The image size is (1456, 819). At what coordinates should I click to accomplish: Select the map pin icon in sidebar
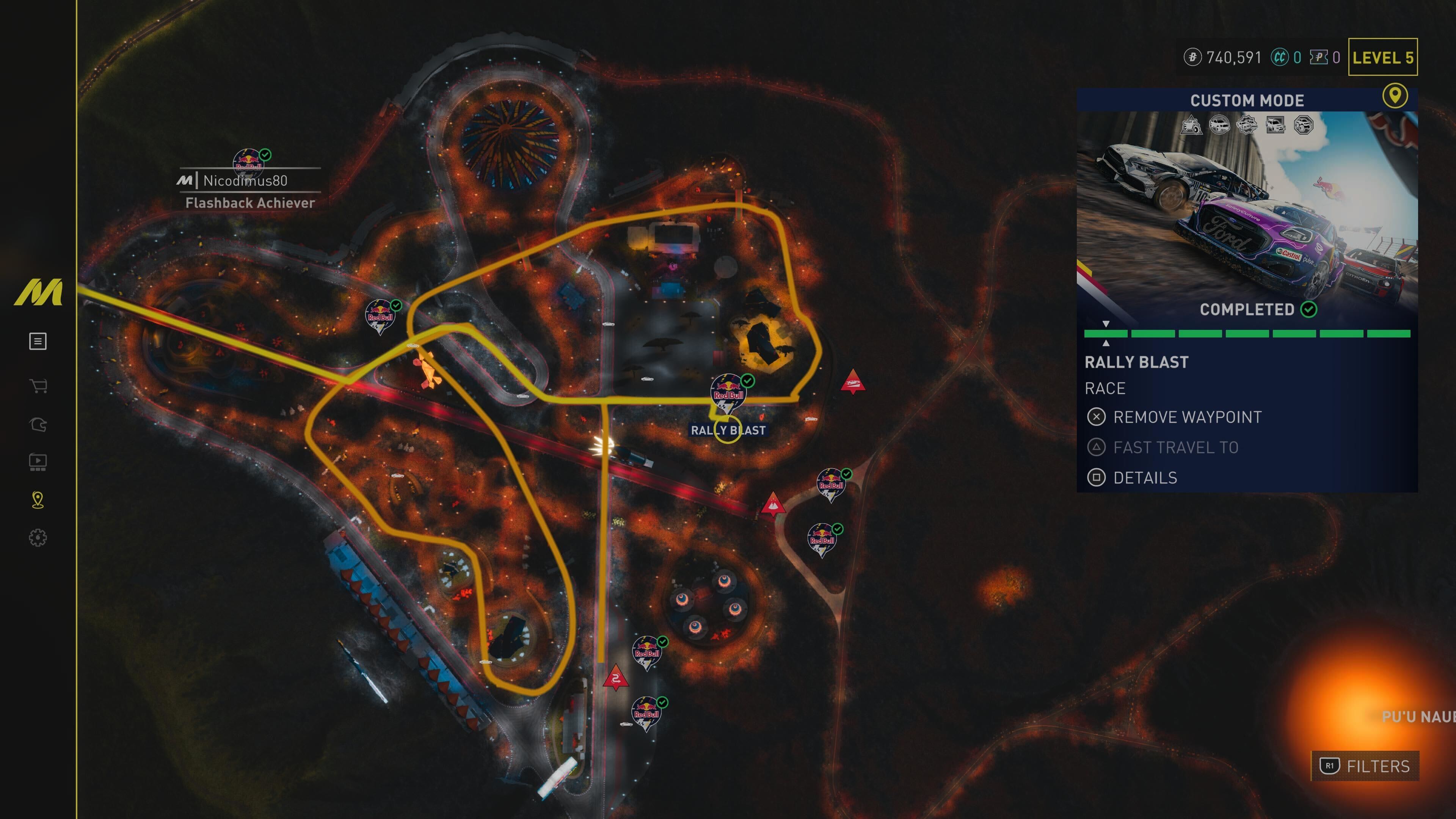tap(38, 500)
